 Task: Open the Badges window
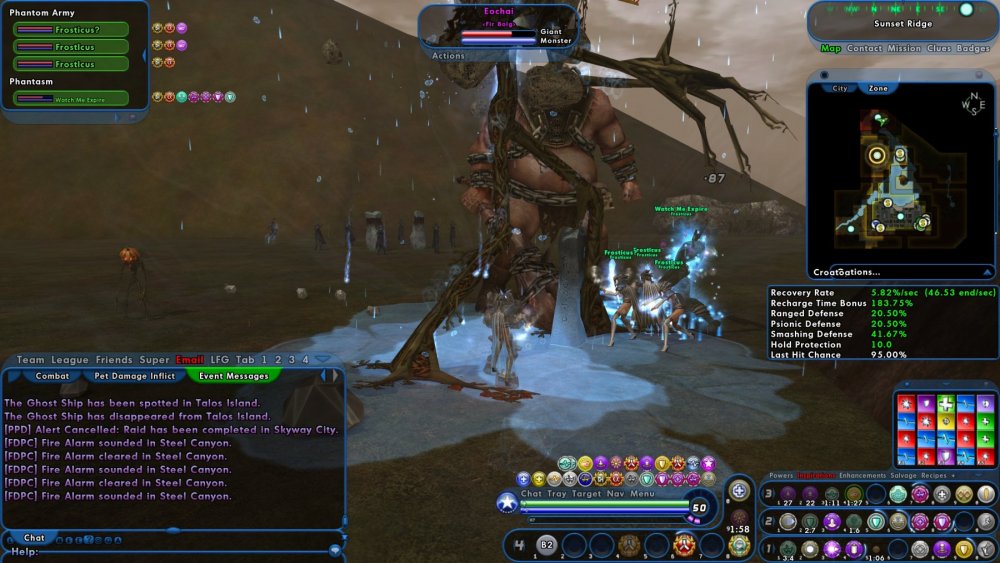973,48
